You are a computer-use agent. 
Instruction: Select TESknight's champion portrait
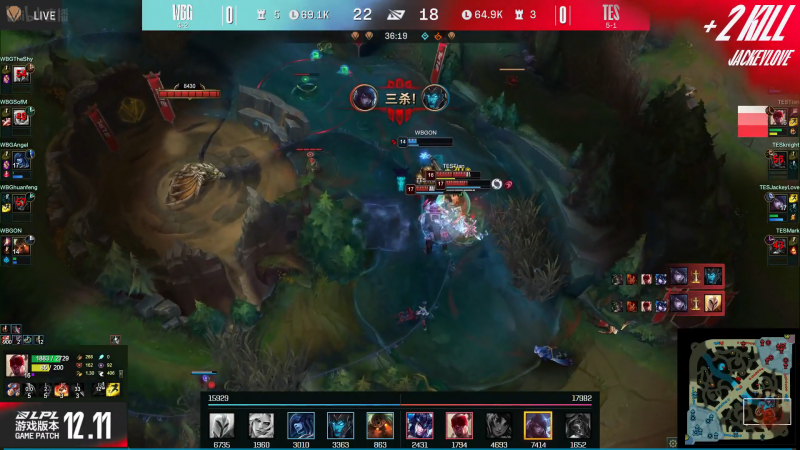point(779,160)
